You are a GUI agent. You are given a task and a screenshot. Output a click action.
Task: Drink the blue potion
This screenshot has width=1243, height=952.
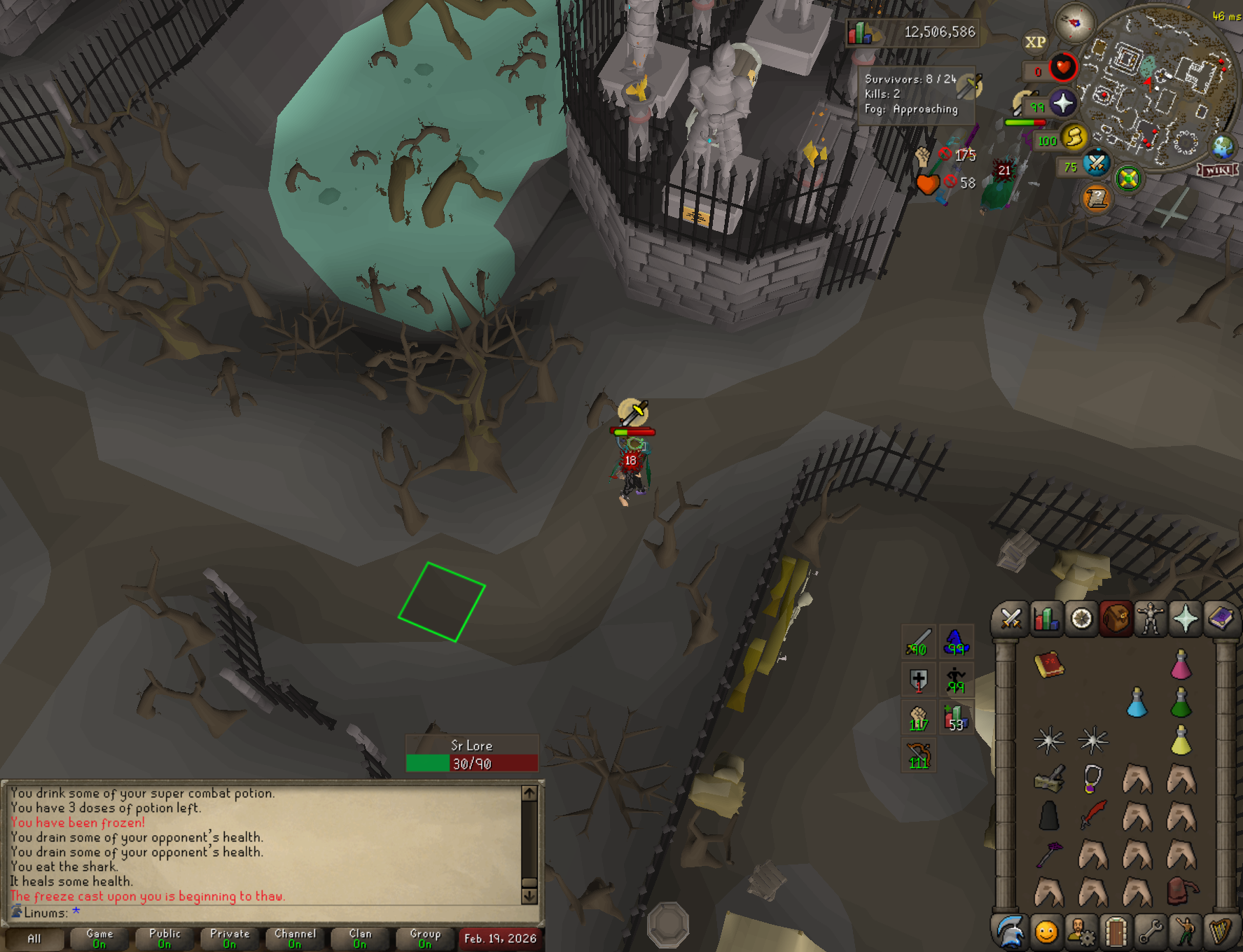tap(1137, 703)
